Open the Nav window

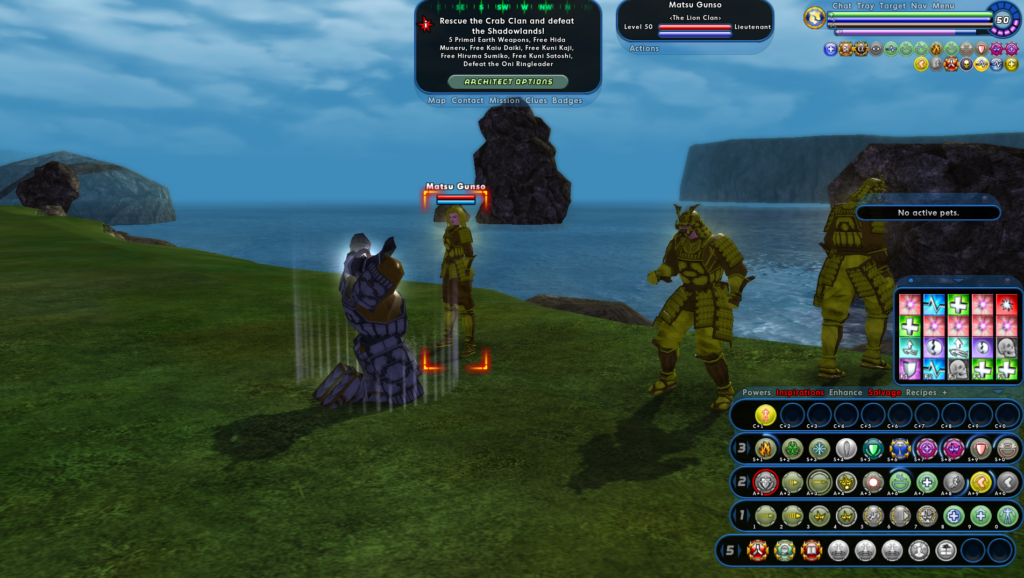(918, 6)
